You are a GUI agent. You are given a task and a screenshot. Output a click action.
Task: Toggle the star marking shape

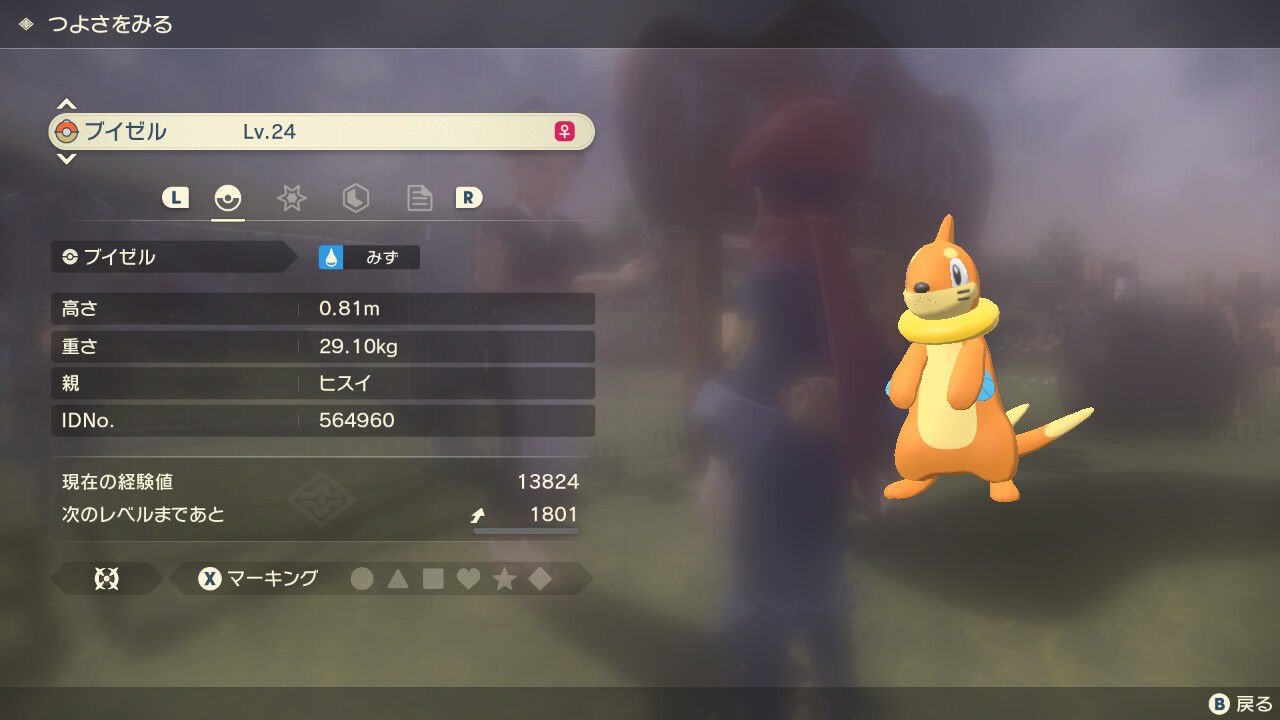[x=502, y=578]
